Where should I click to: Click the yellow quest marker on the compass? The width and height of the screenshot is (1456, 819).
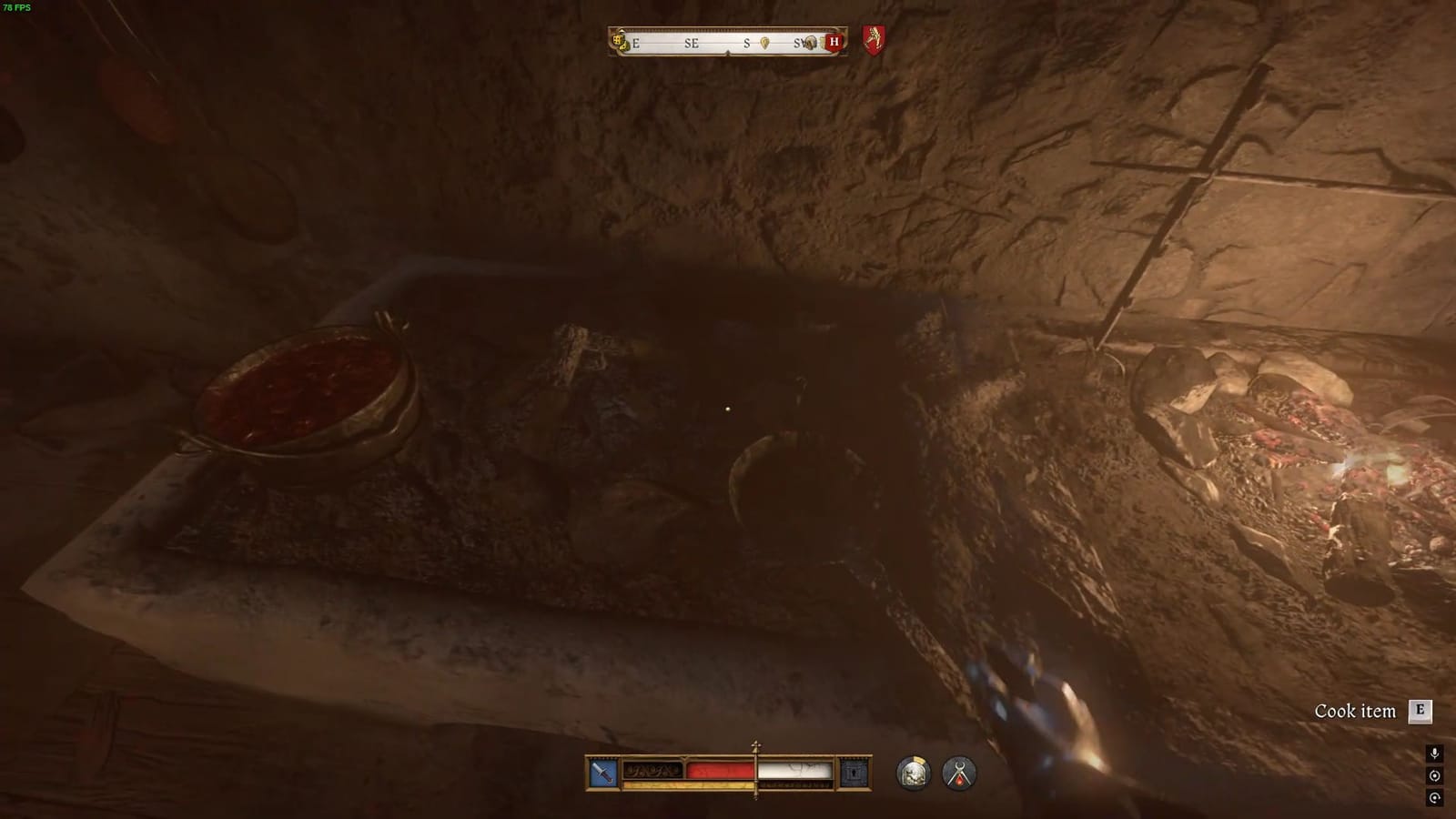765,43
